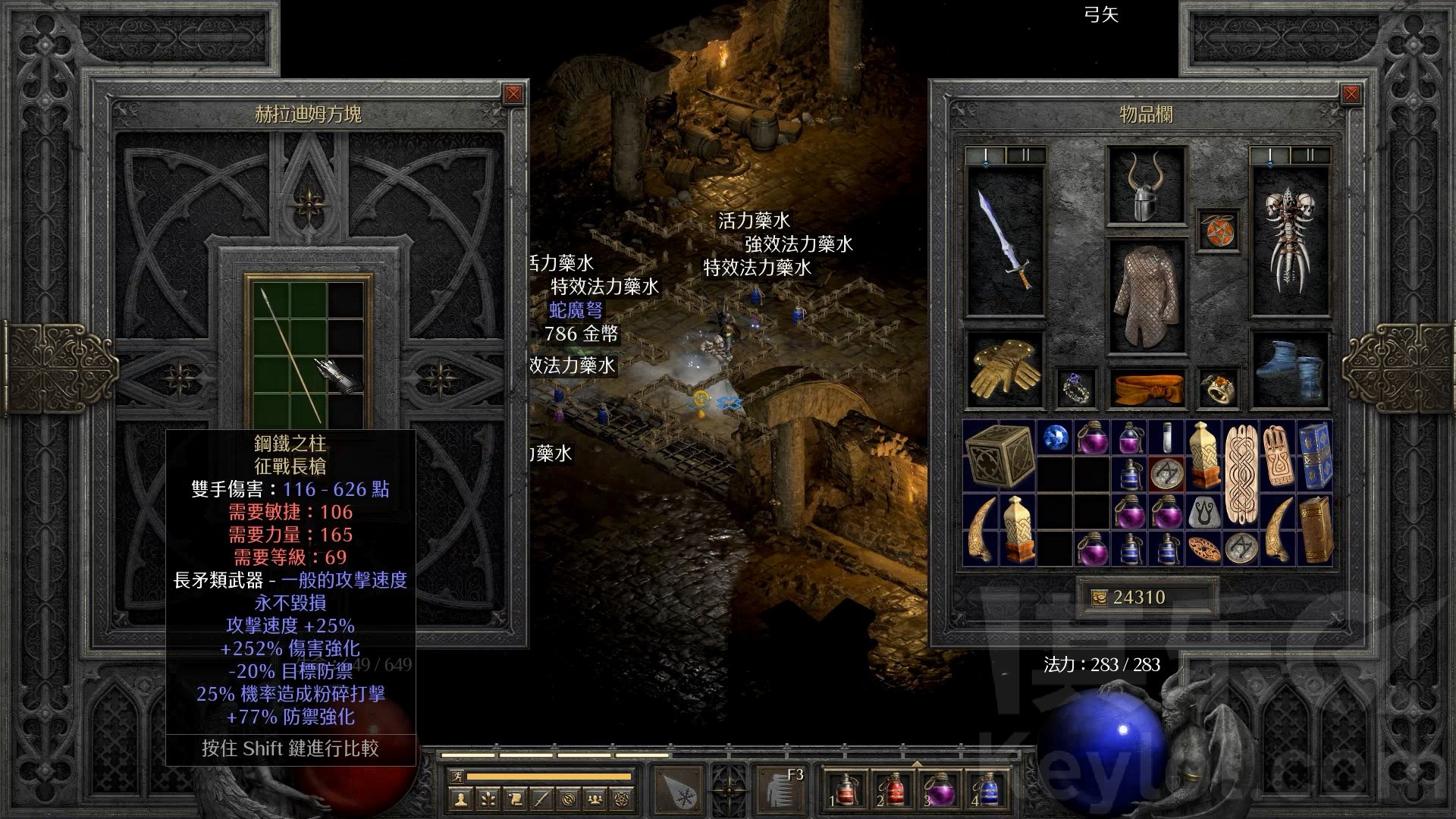Close the inventory panel
This screenshot has width=1456, height=819.
pyautogui.click(x=1351, y=94)
